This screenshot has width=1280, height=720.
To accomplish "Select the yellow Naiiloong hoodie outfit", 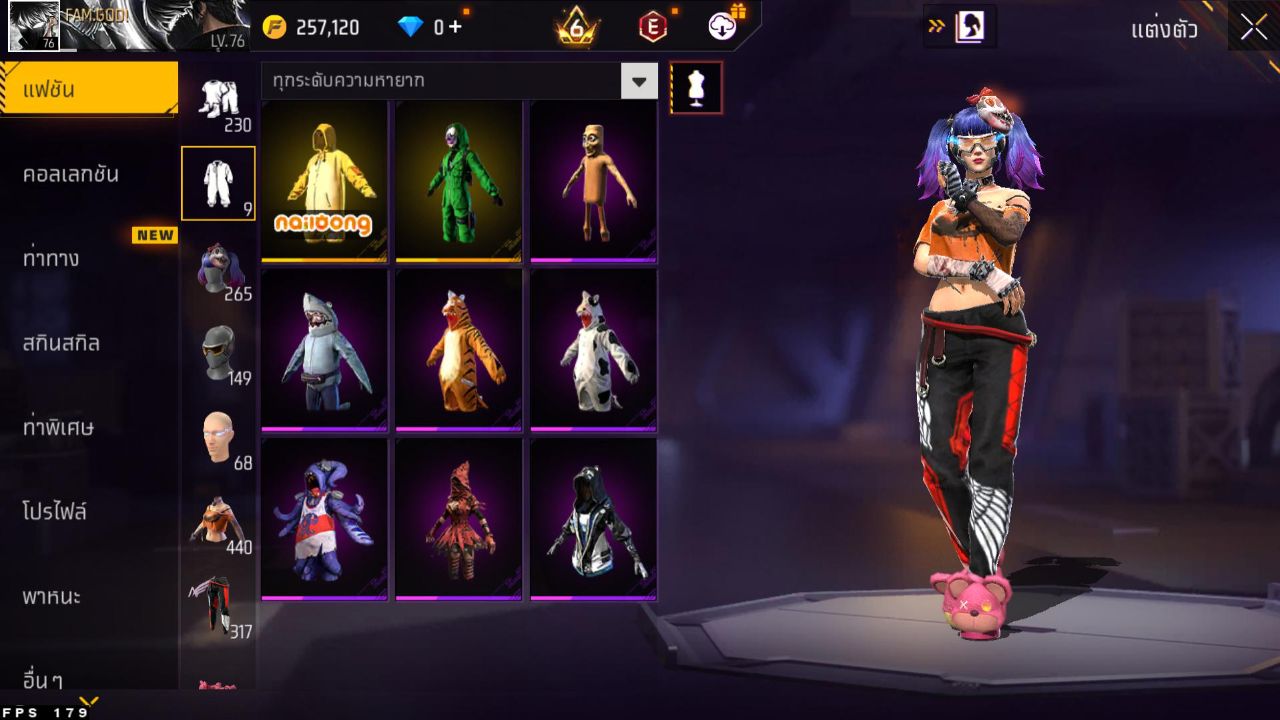I will (324, 180).
